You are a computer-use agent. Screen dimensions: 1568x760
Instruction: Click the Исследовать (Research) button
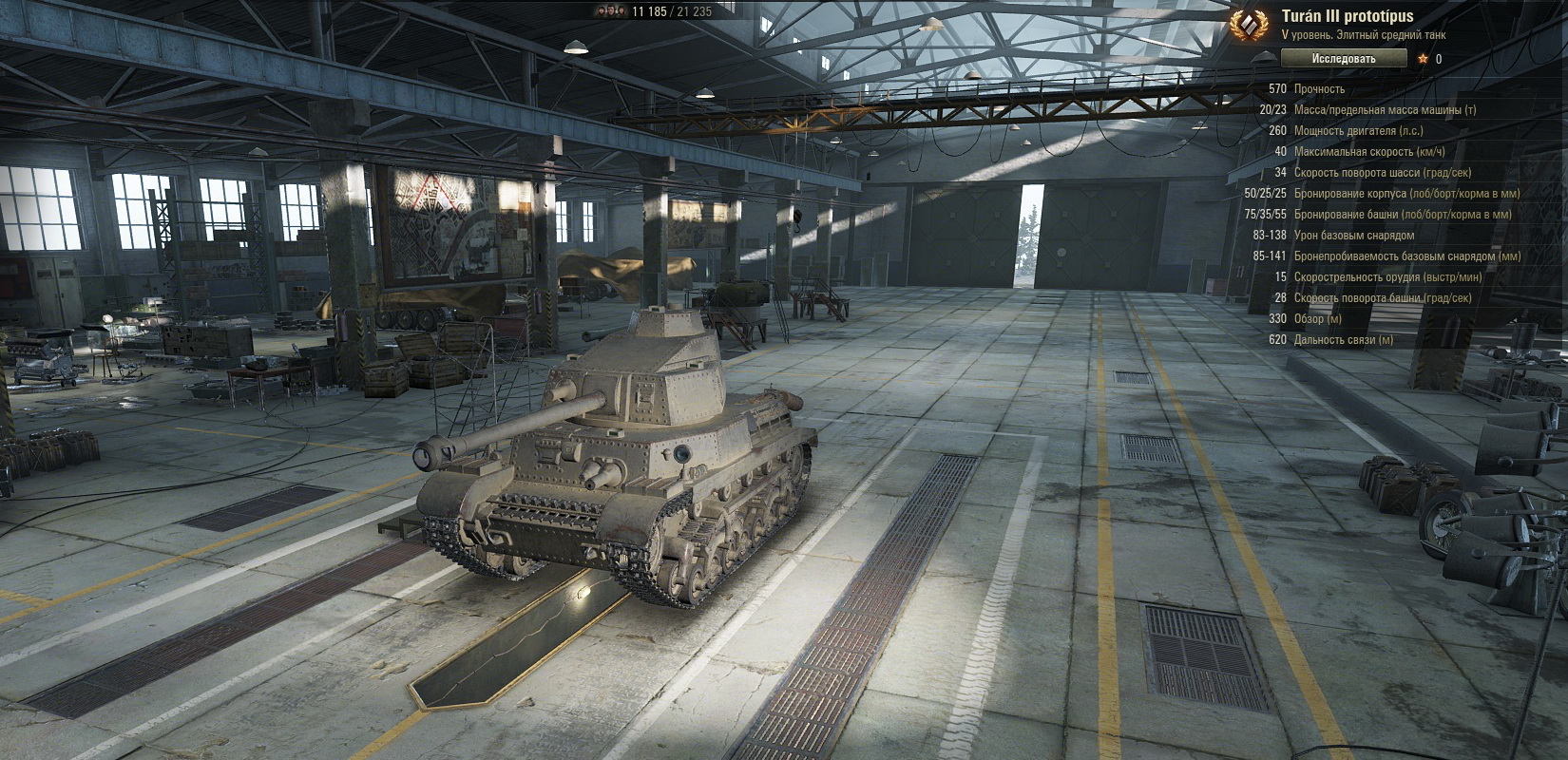1343,59
